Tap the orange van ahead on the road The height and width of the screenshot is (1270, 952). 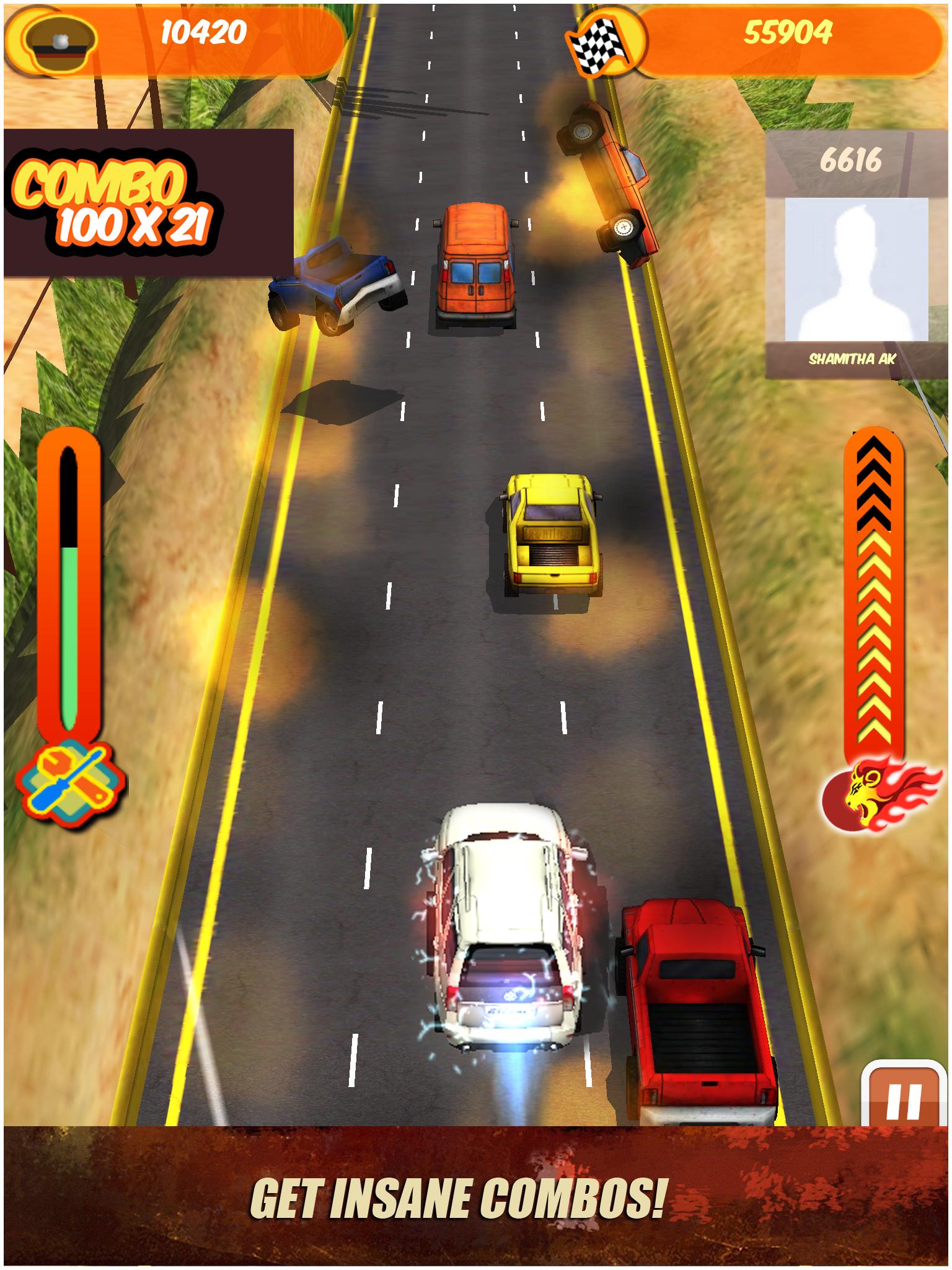coord(477,267)
